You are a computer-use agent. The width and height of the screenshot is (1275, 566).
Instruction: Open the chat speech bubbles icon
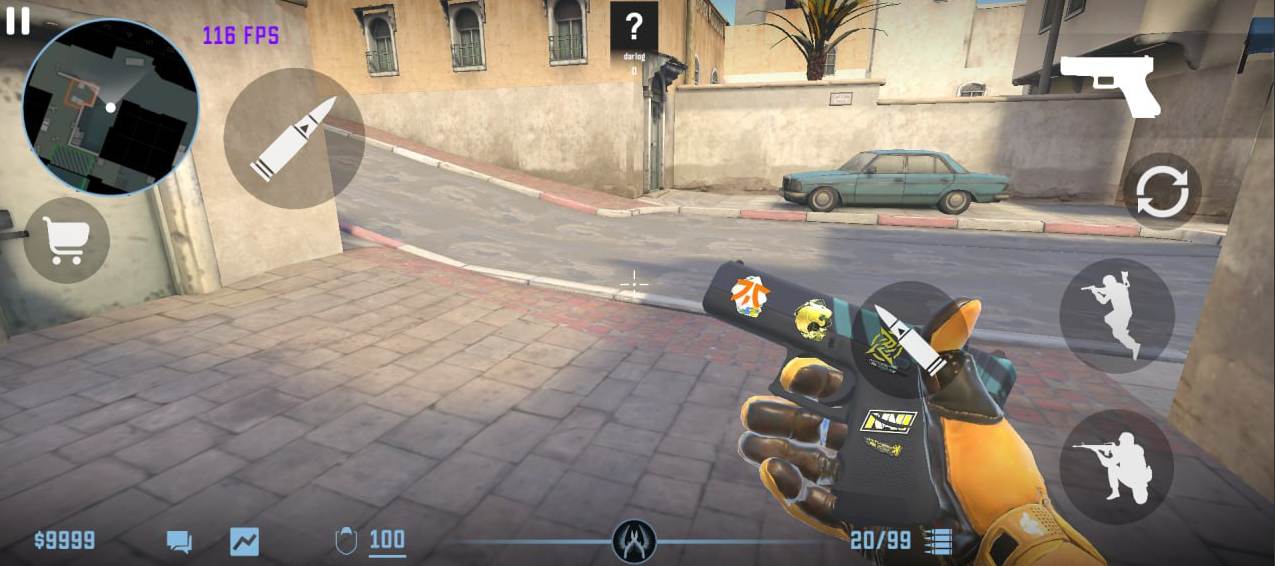(179, 542)
